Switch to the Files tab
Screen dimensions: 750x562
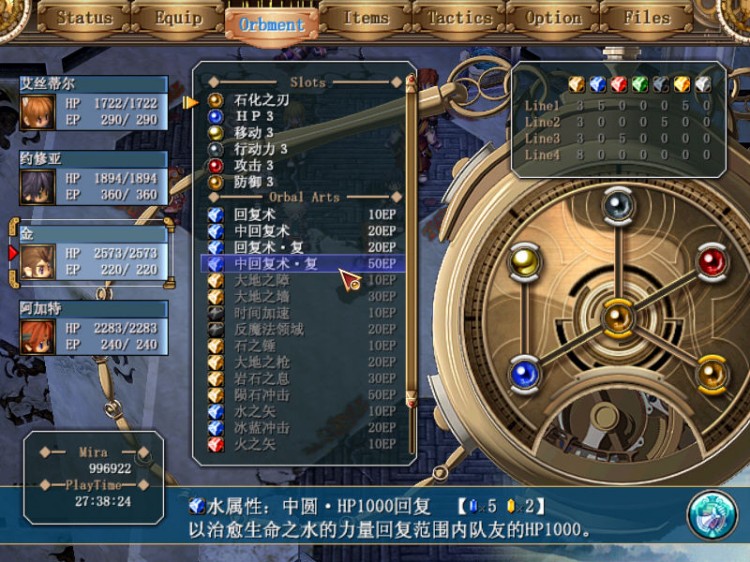pyautogui.click(x=646, y=18)
